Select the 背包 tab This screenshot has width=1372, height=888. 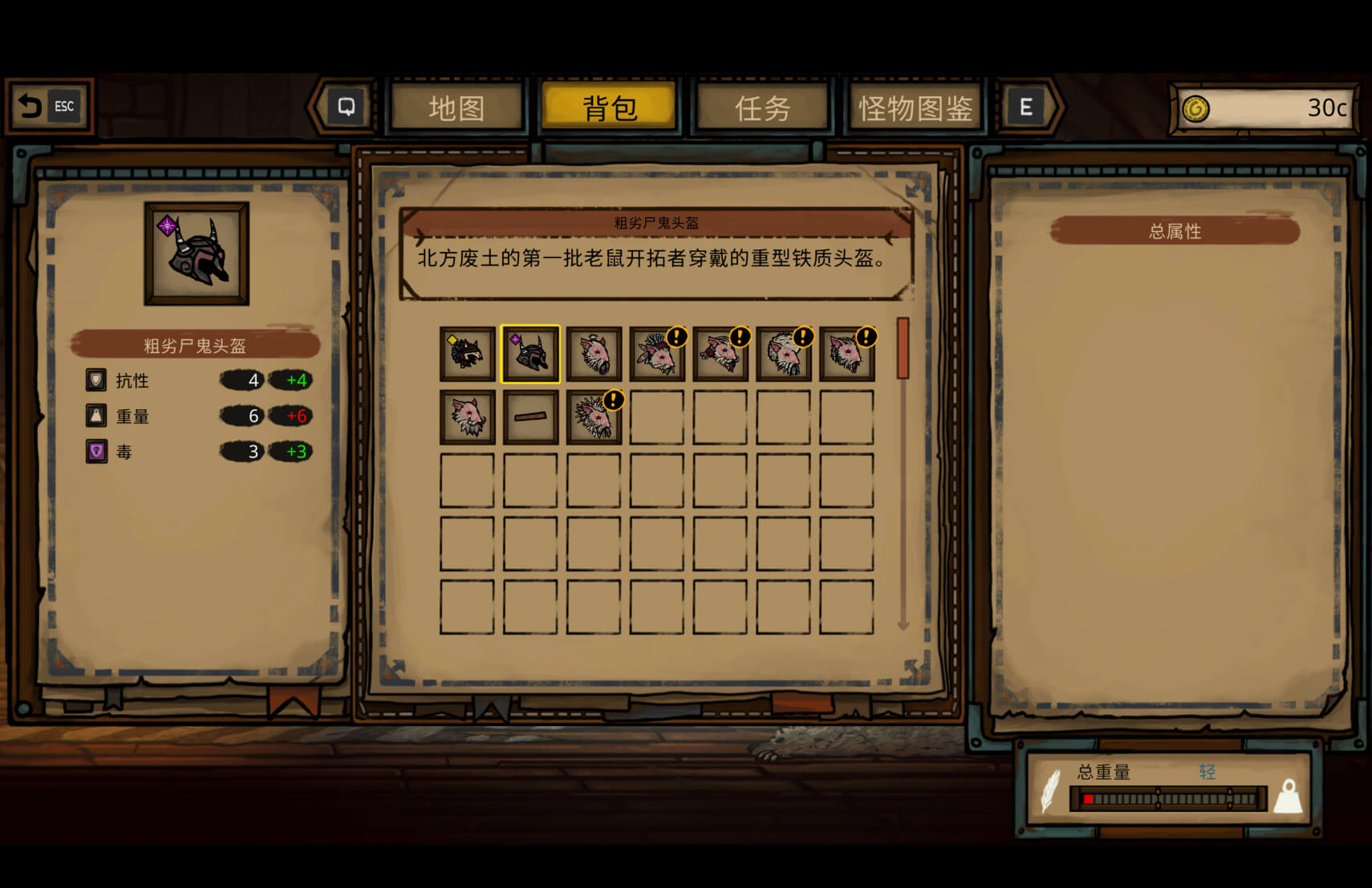click(x=610, y=105)
